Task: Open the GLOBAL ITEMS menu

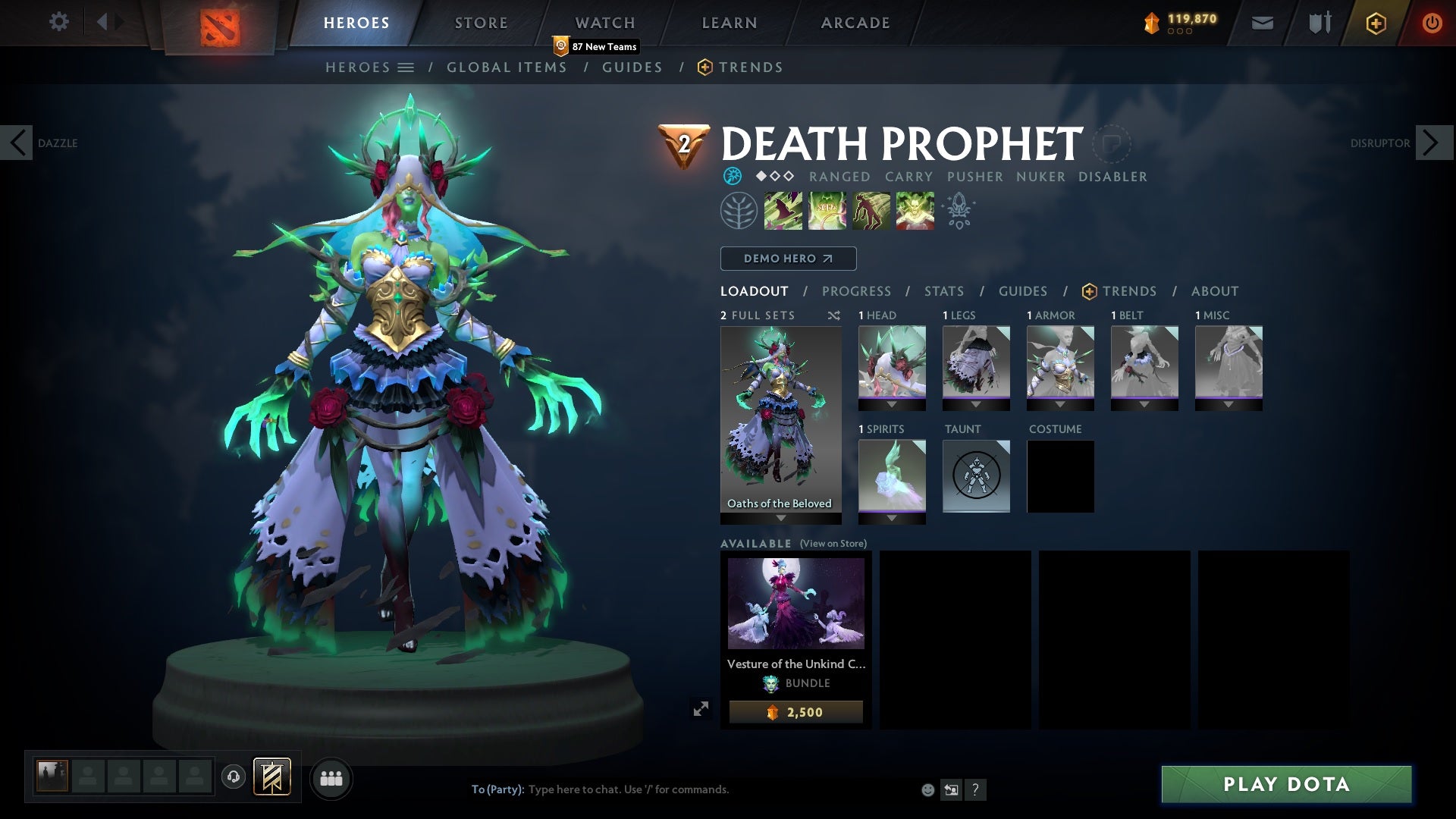Action: tap(507, 67)
